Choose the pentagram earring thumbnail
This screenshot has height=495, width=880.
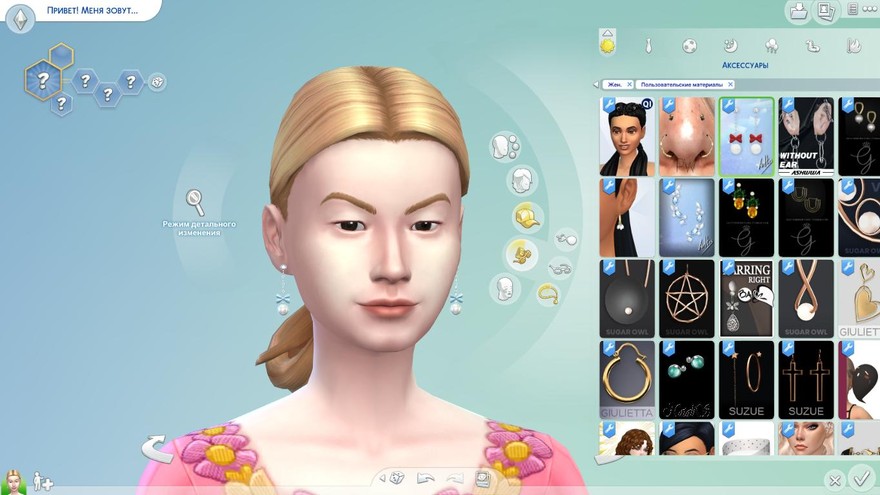click(687, 298)
